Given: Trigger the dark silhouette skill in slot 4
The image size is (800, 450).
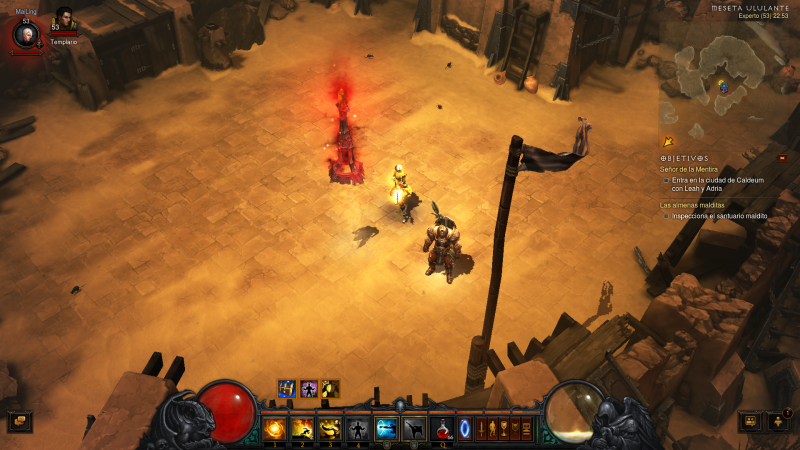Looking at the screenshot, I should pos(358,429).
